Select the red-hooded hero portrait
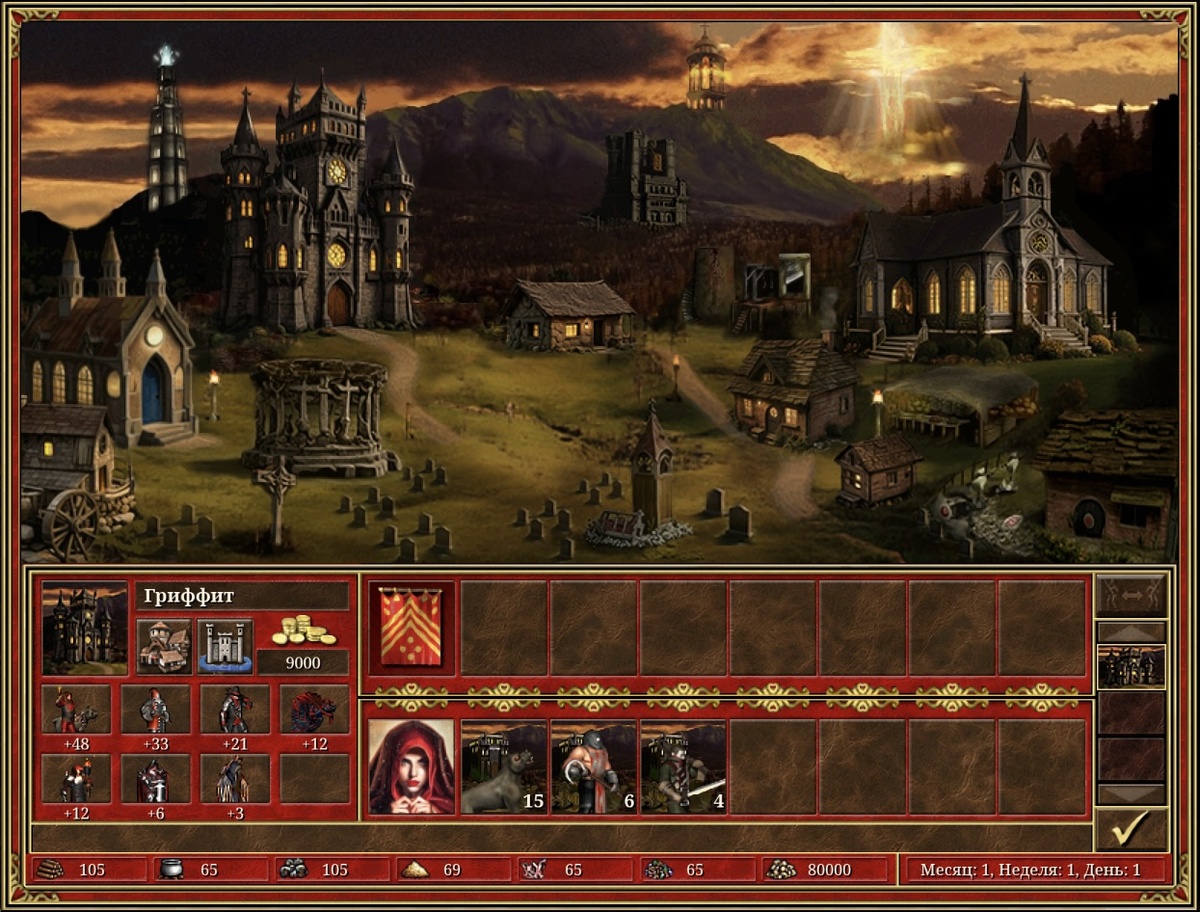The image size is (1200, 912). coord(411,766)
